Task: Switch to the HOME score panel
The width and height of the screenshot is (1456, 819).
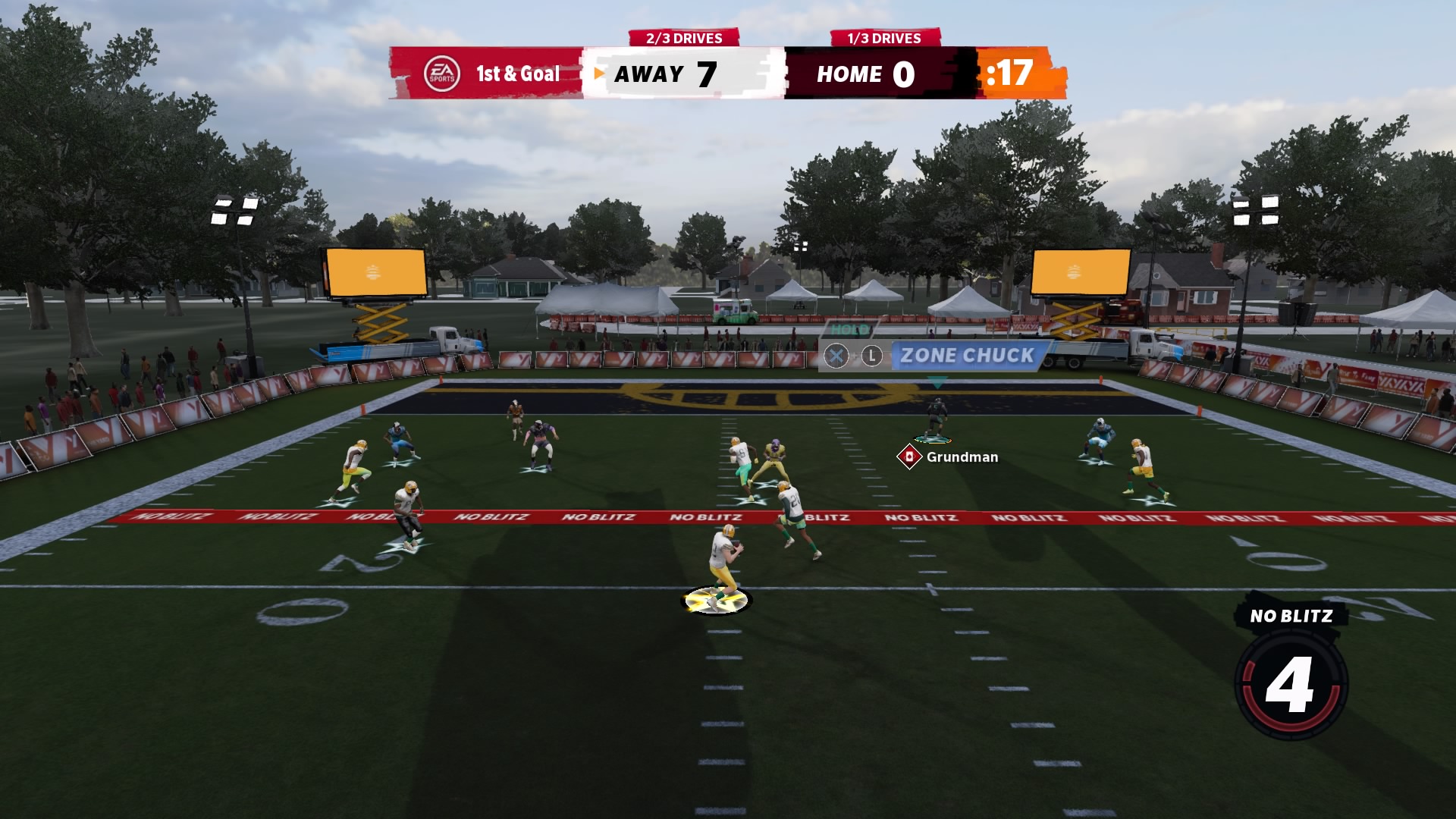Action: (864, 74)
